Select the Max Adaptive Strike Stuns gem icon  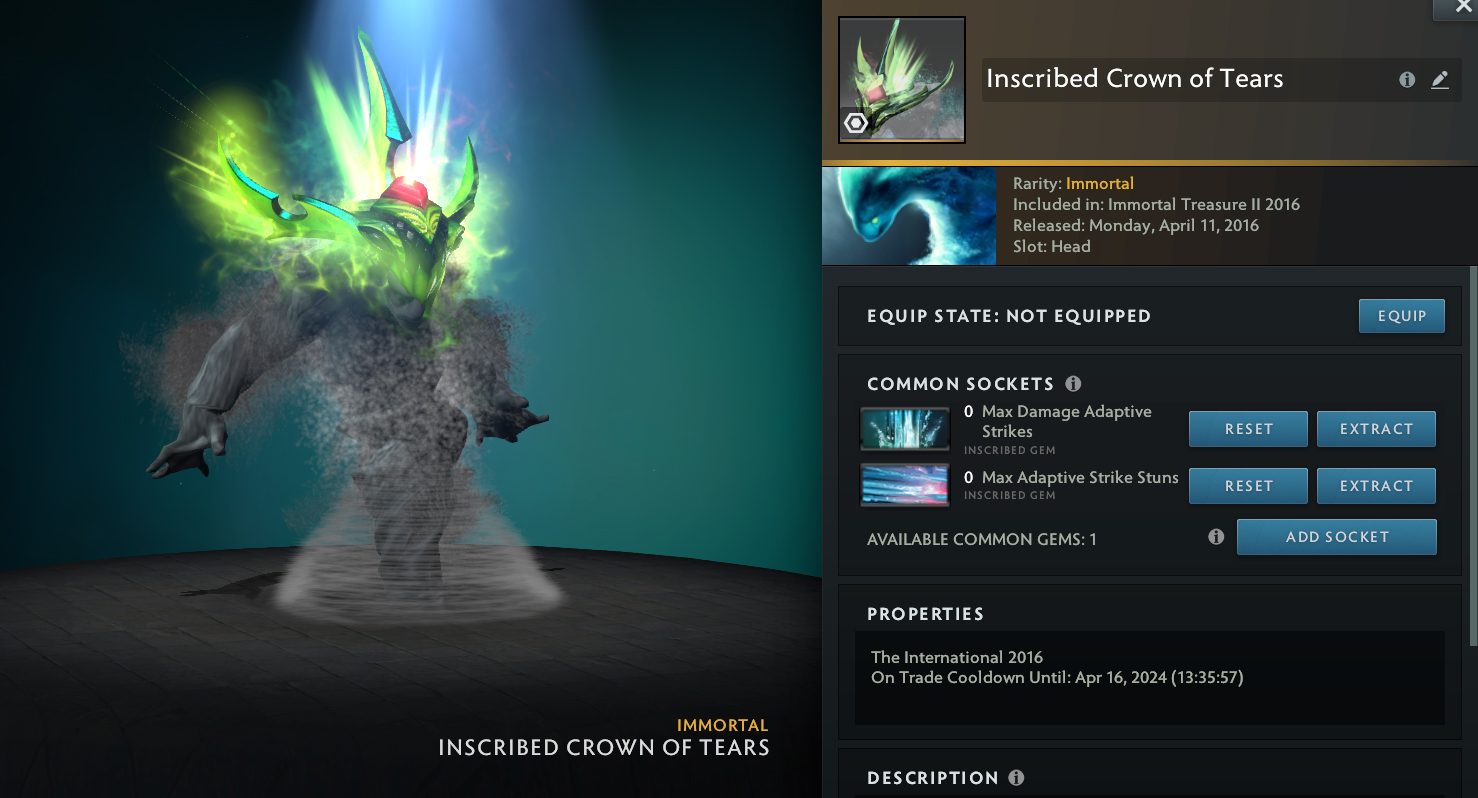pos(905,485)
